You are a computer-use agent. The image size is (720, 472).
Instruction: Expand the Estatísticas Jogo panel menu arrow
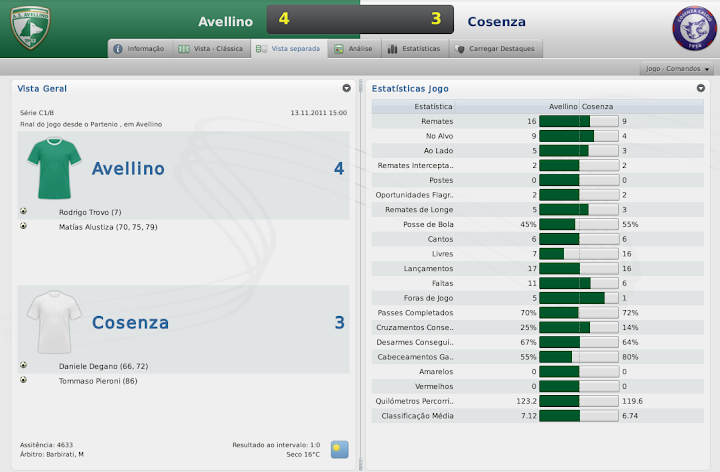tap(701, 88)
